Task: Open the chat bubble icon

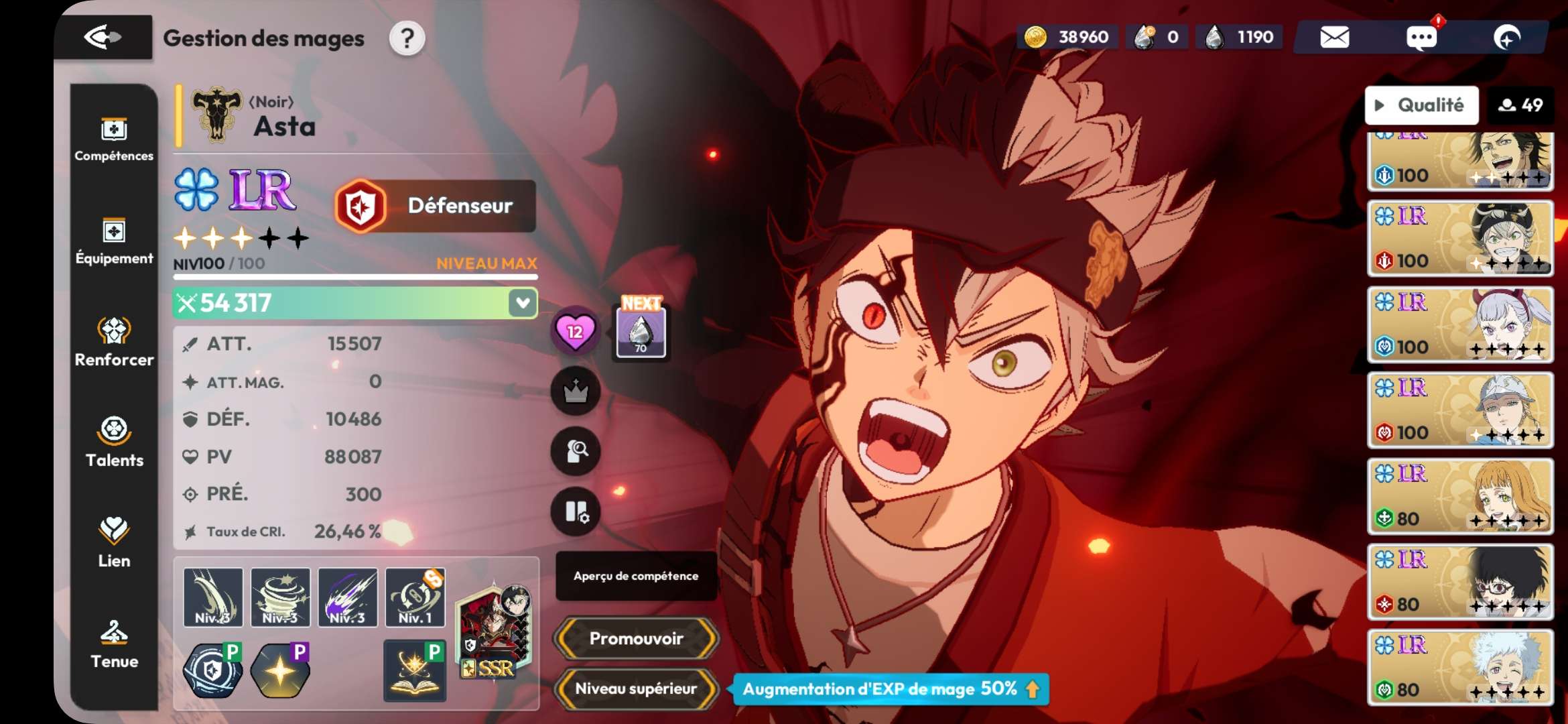Action: (x=1421, y=37)
